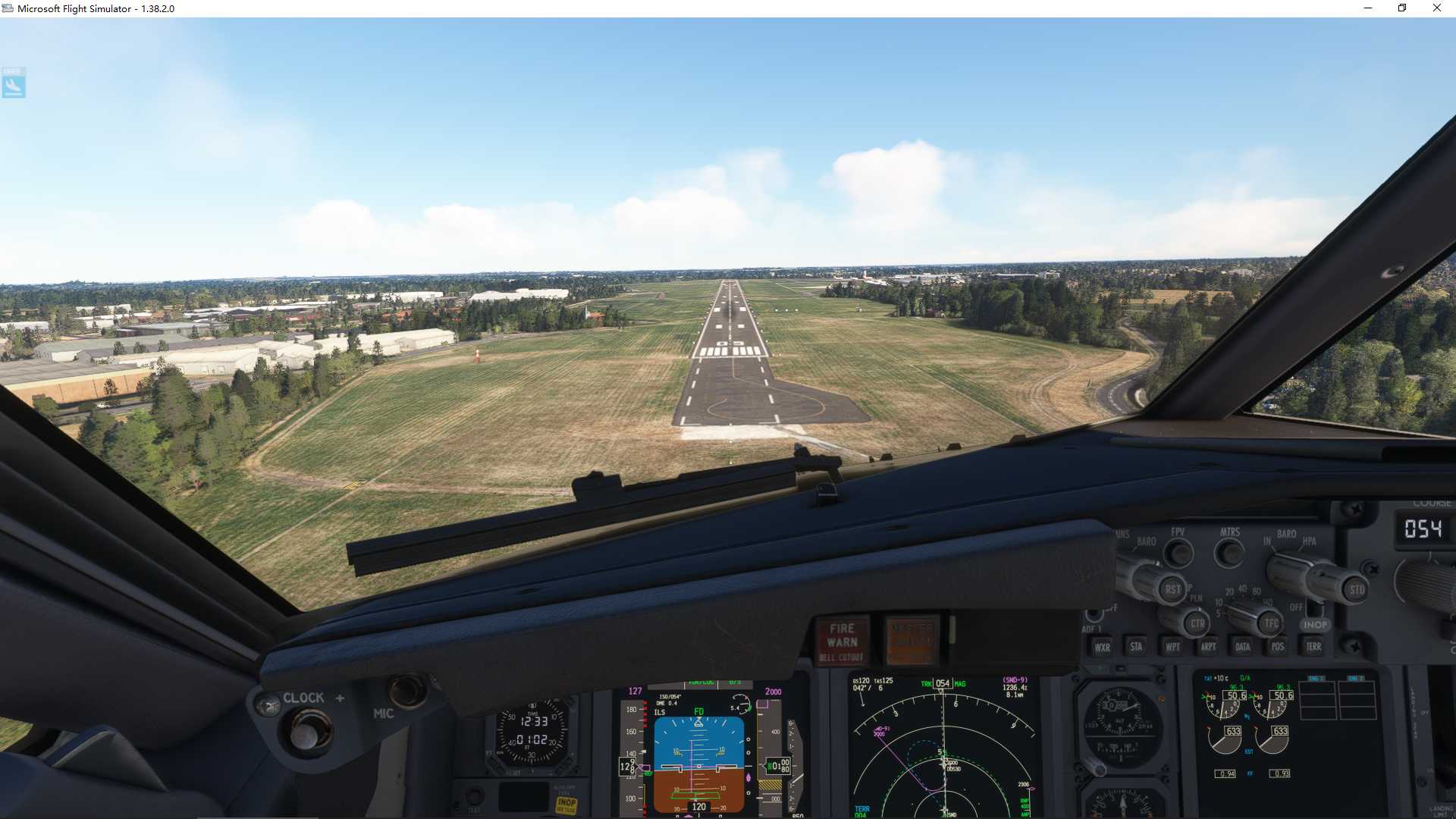The height and width of the screenshot is (819, 1456).
Task: Open the in-game toolbar icon top-left
Action: point(13,83)
